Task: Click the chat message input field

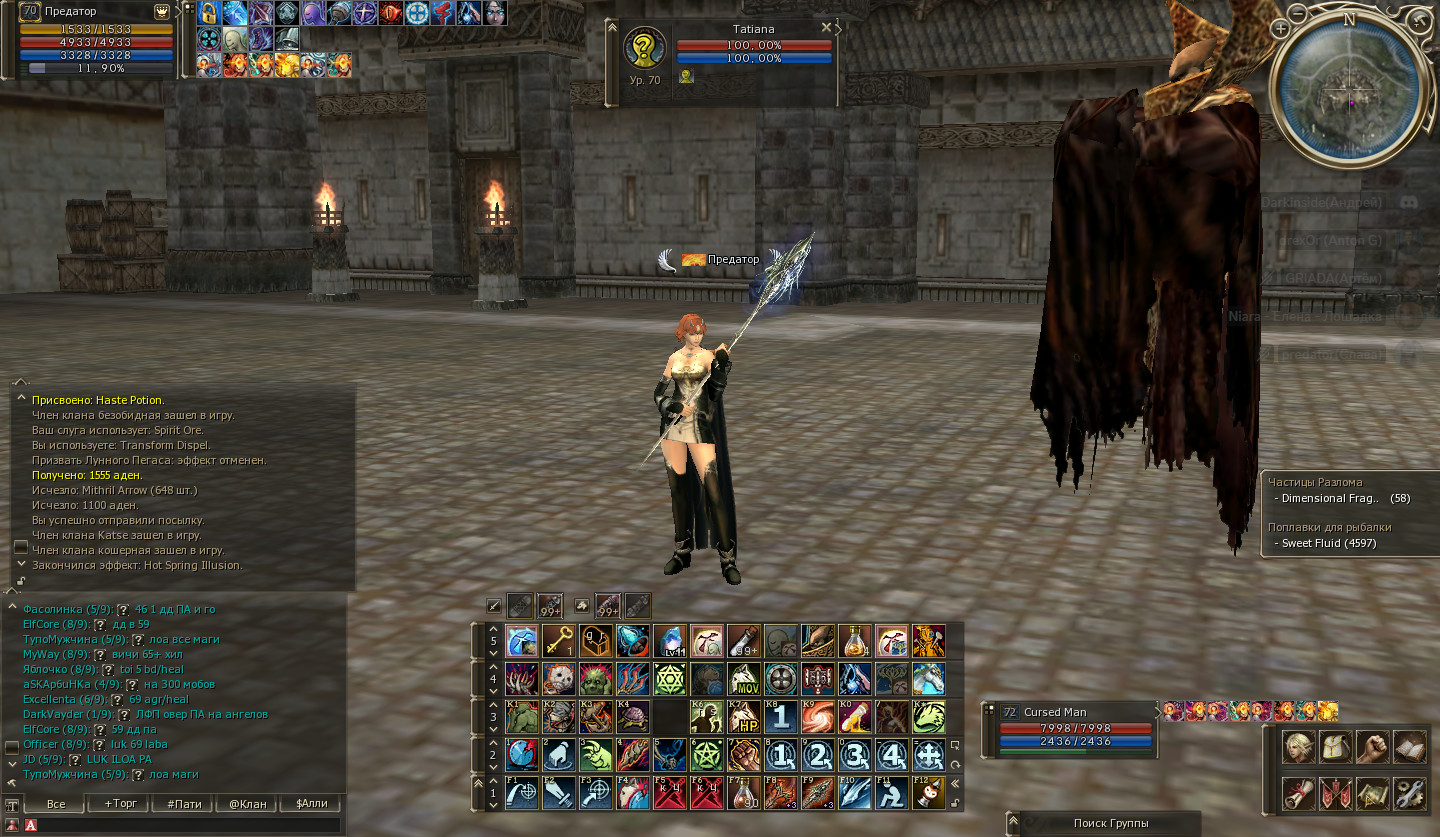Action: pyautogui.click(x=190, y=825)
